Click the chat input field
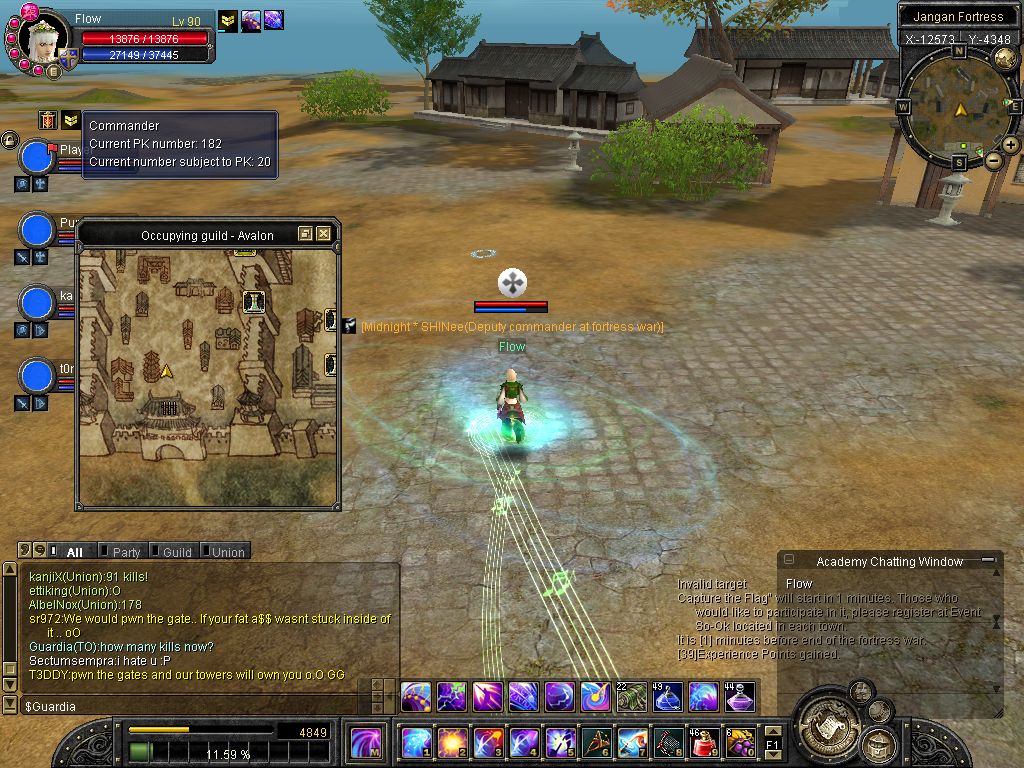This screenshot has height=768, width=1024. coord(200,707)
